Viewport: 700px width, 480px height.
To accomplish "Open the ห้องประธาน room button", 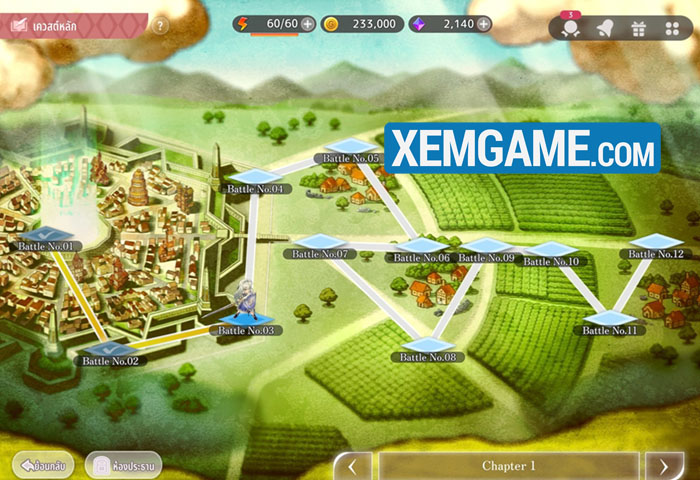I will pos(122,465).
